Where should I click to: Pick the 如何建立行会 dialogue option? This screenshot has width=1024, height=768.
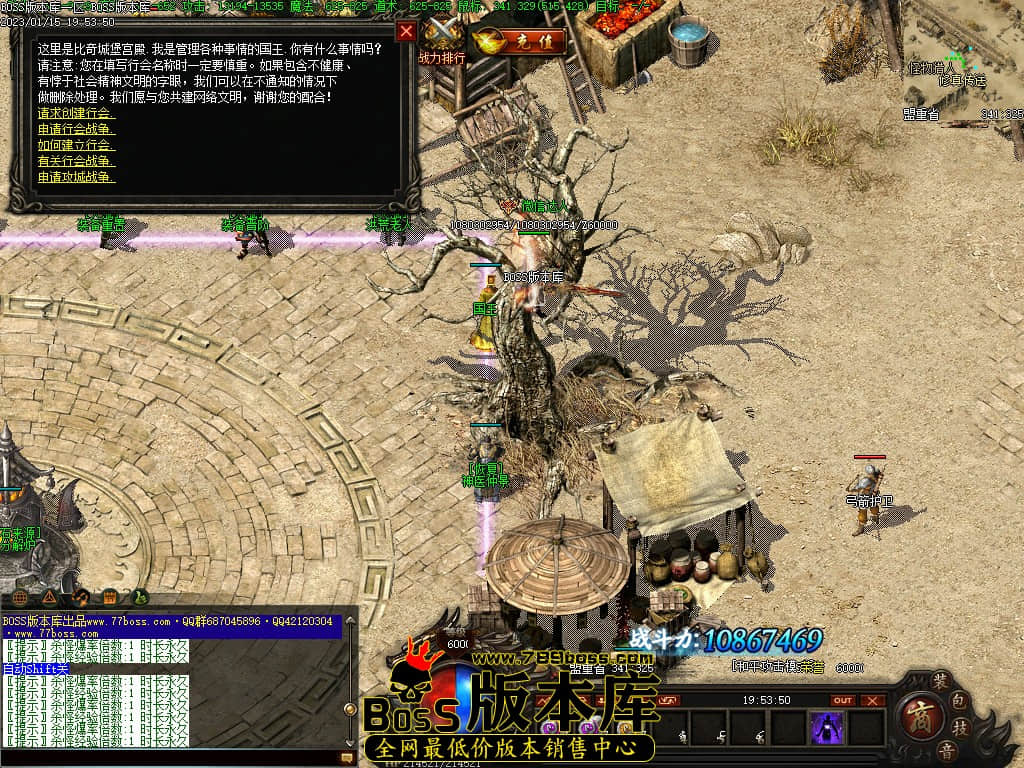click(75, 145)
